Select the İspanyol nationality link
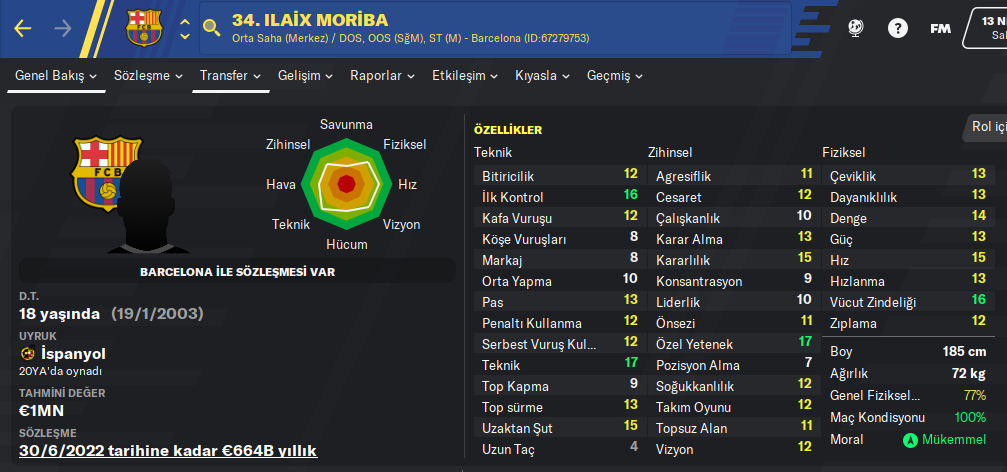This screenshot has height=472, width=1007. 73,354
